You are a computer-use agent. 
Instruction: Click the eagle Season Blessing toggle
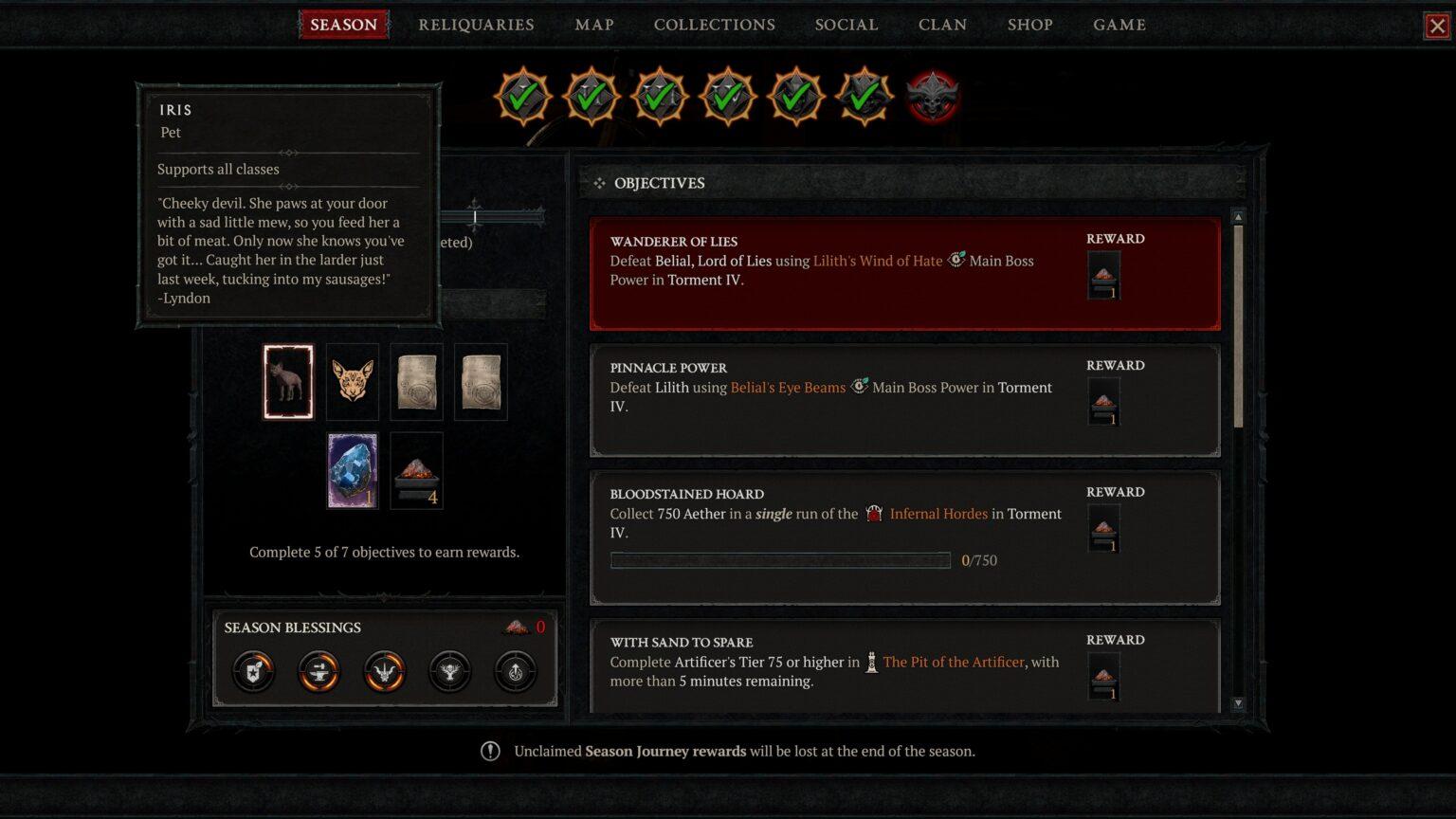point(450,672)
